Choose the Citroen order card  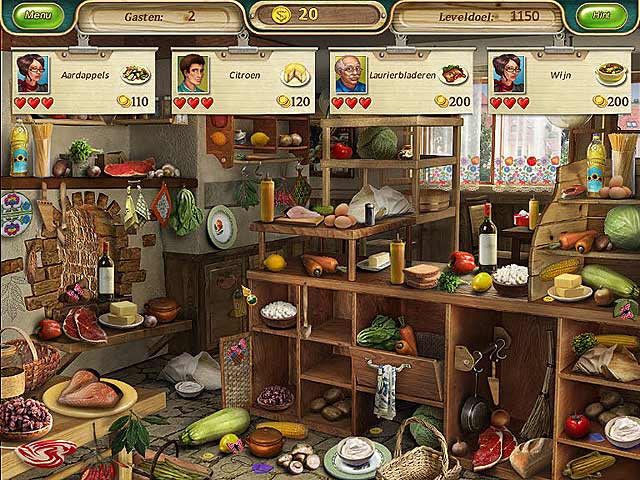244,81
